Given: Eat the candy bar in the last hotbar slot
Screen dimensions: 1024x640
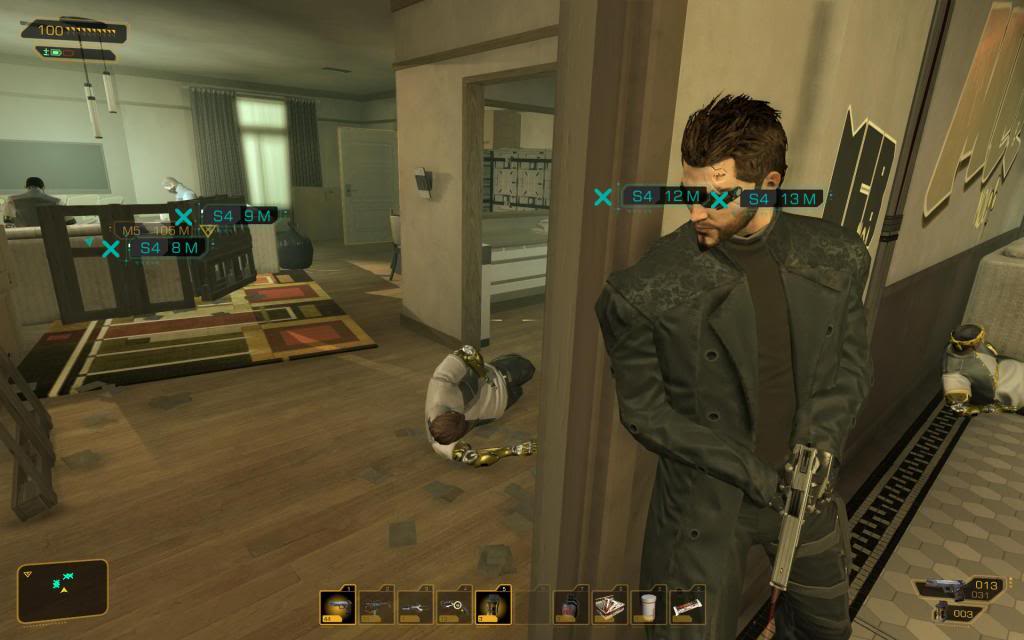Looking at the screenshot, I should pos(688,606).
